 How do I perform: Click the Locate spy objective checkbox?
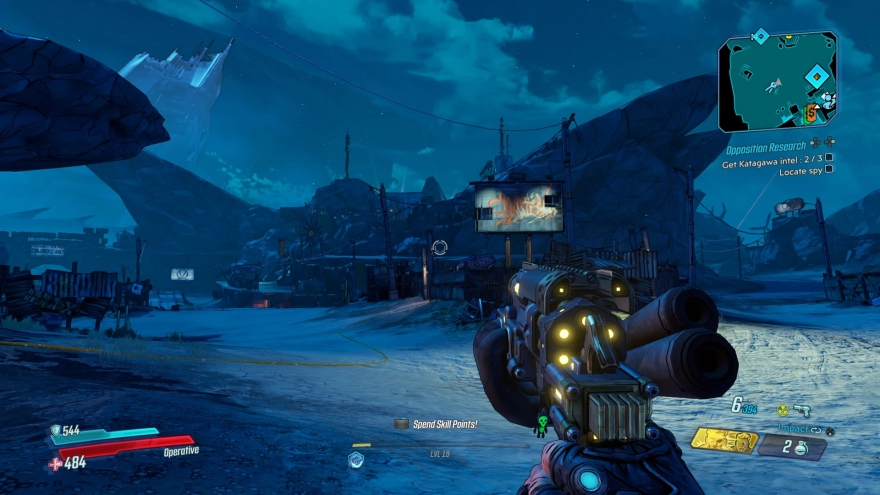tap(828, 170)
